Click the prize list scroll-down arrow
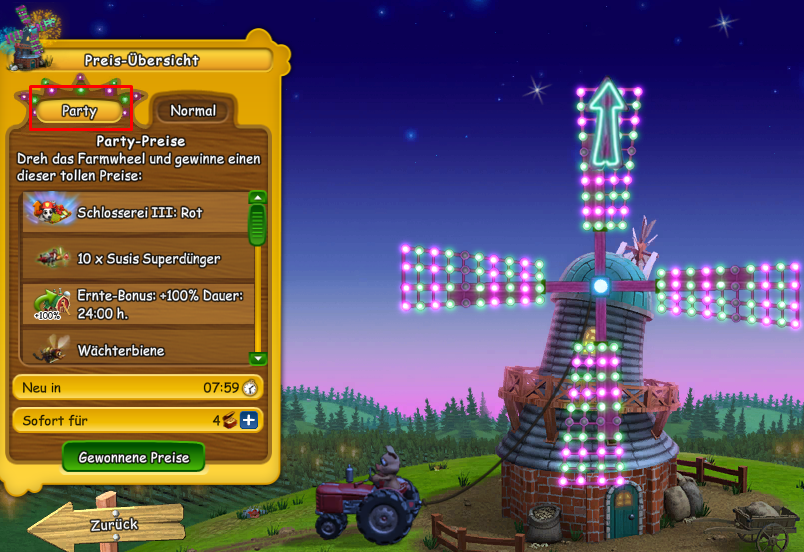This screenshot has width=804, height=552. point(258,357)
